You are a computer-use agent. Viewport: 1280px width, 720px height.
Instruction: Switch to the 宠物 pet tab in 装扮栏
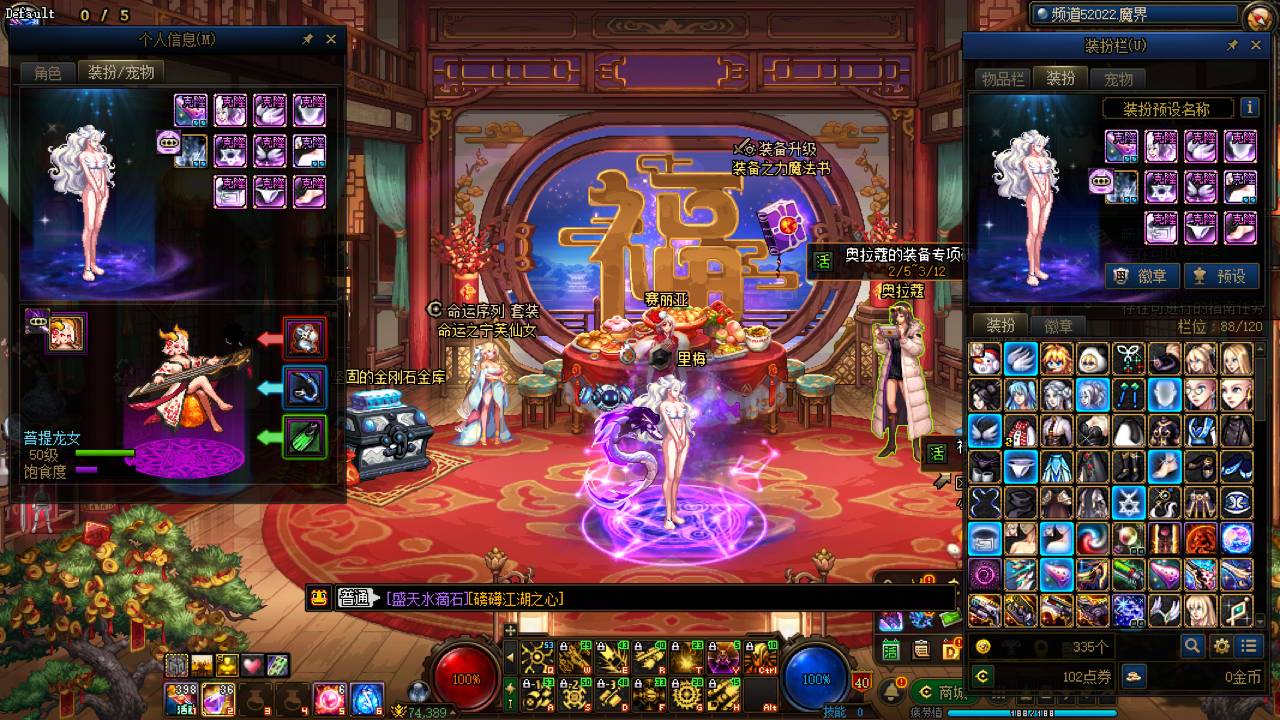point(1118,79)
